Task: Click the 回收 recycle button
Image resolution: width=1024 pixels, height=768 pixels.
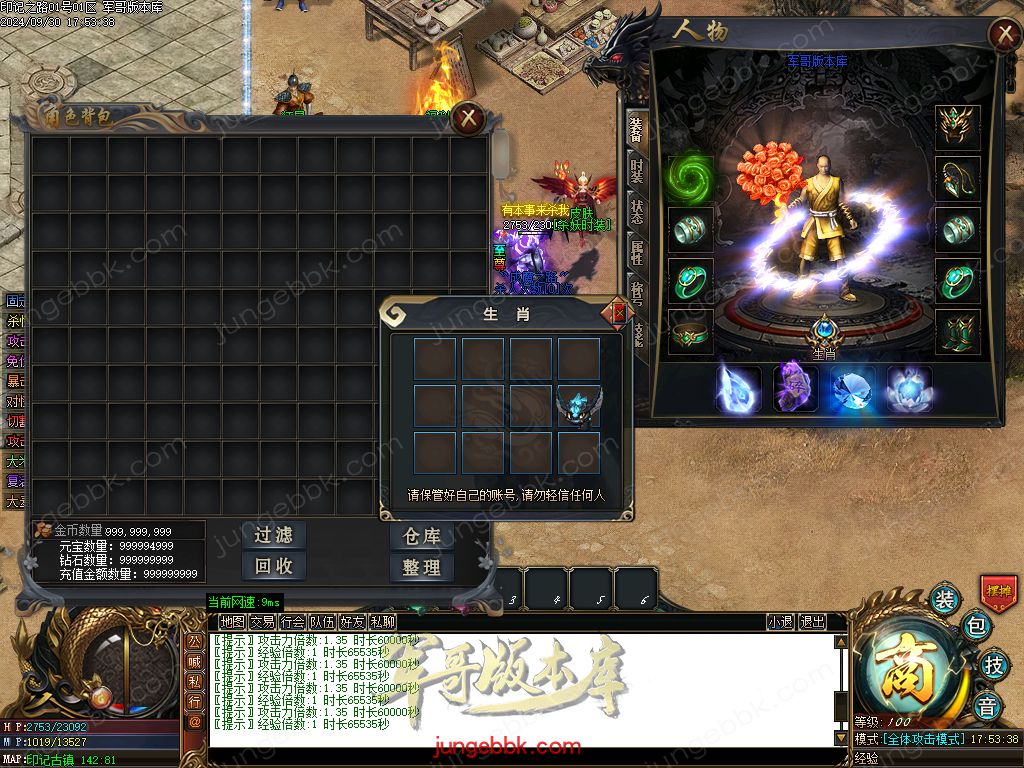Action: click(273, 566)
